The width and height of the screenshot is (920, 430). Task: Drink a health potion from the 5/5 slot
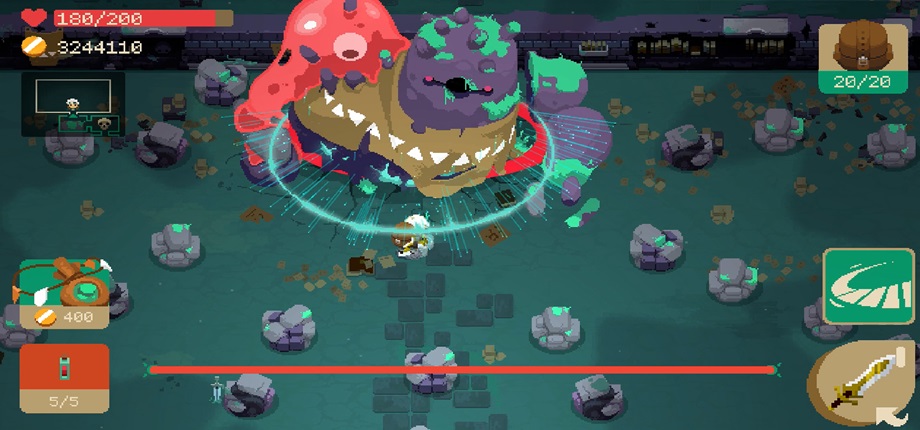(x=64, y=376)
